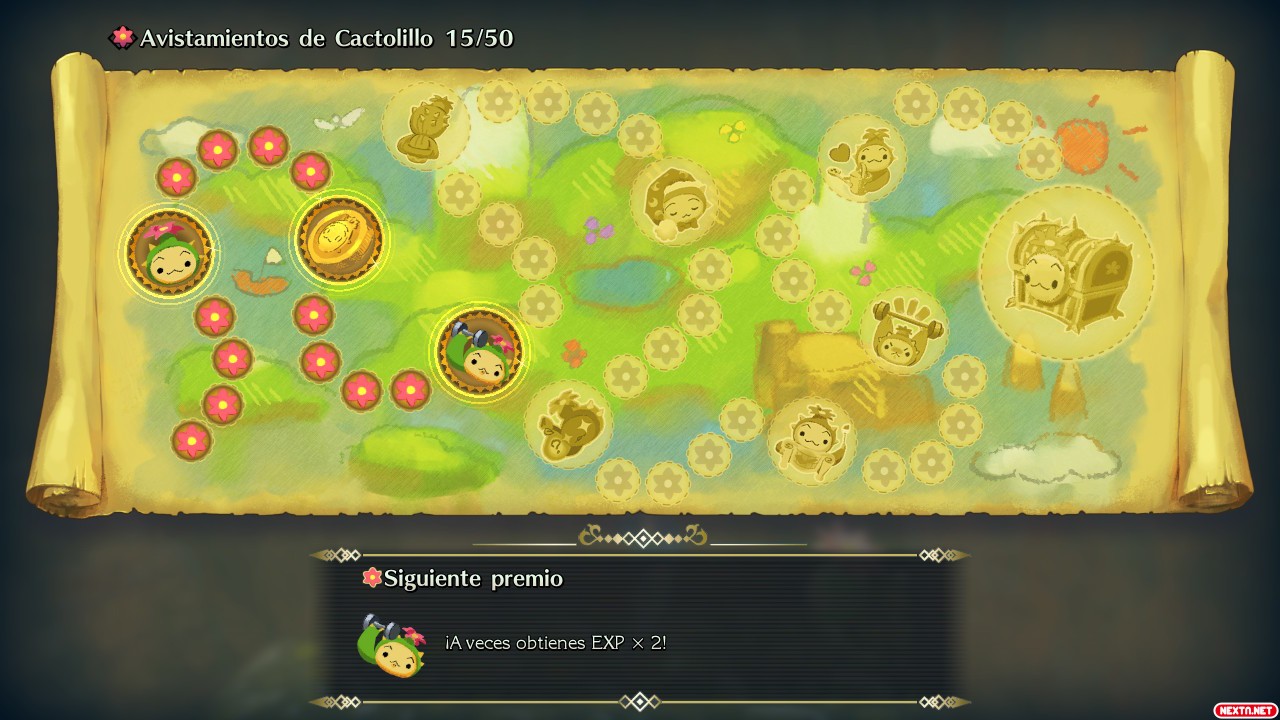Choose the gold coin reward medallion
This screenshot has height=720, width=1280.
click(339, 239)
